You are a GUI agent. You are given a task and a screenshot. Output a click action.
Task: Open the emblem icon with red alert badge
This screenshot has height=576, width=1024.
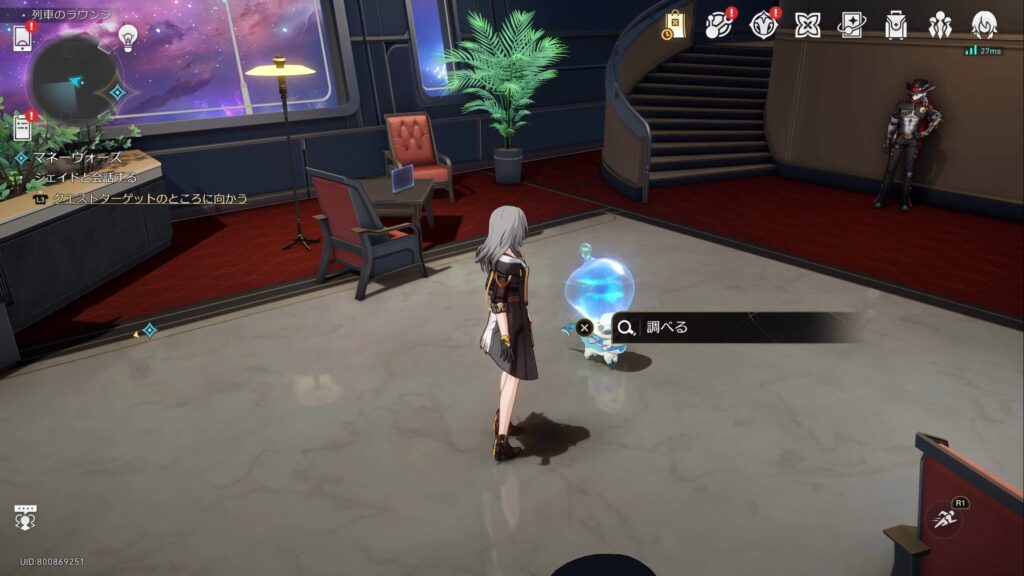point(763,26)
